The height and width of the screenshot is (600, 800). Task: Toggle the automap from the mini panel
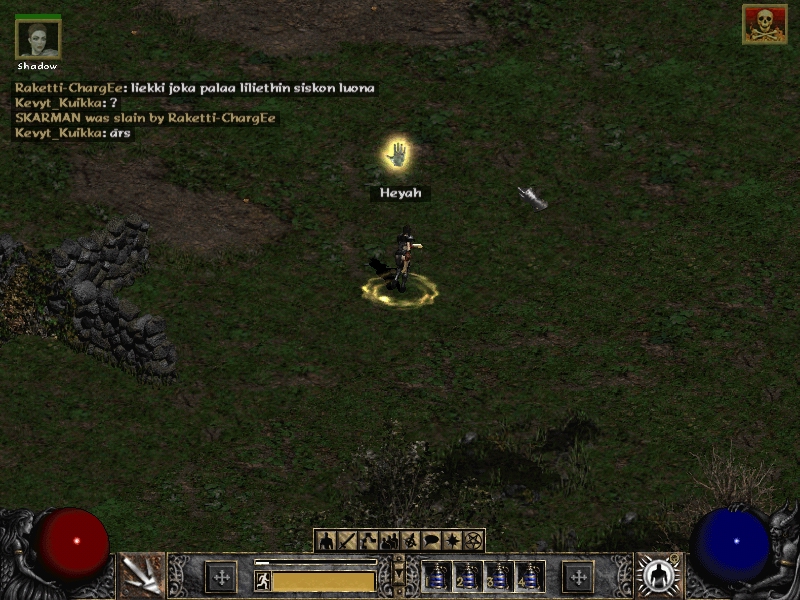click(x=411, y=541)
